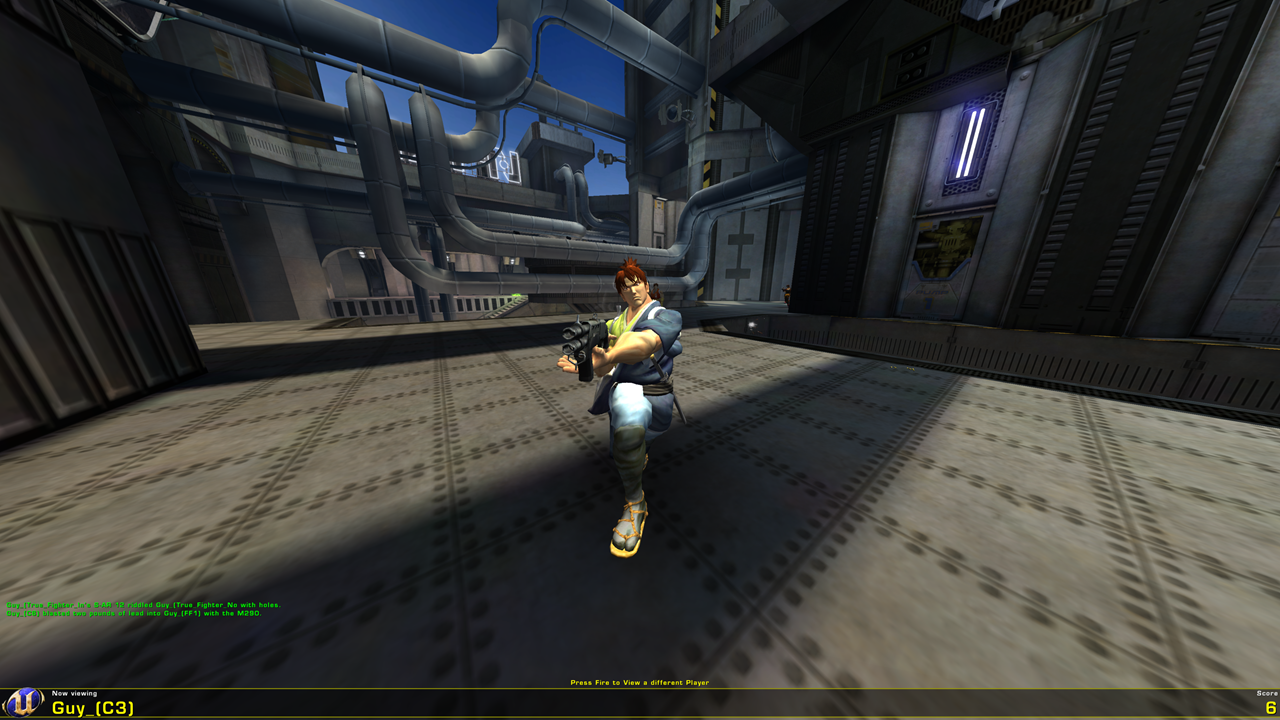This screenshot has height=720, width=1280.
Task: Click the yellow bar above the HUD footer
Action: [640, 690]
